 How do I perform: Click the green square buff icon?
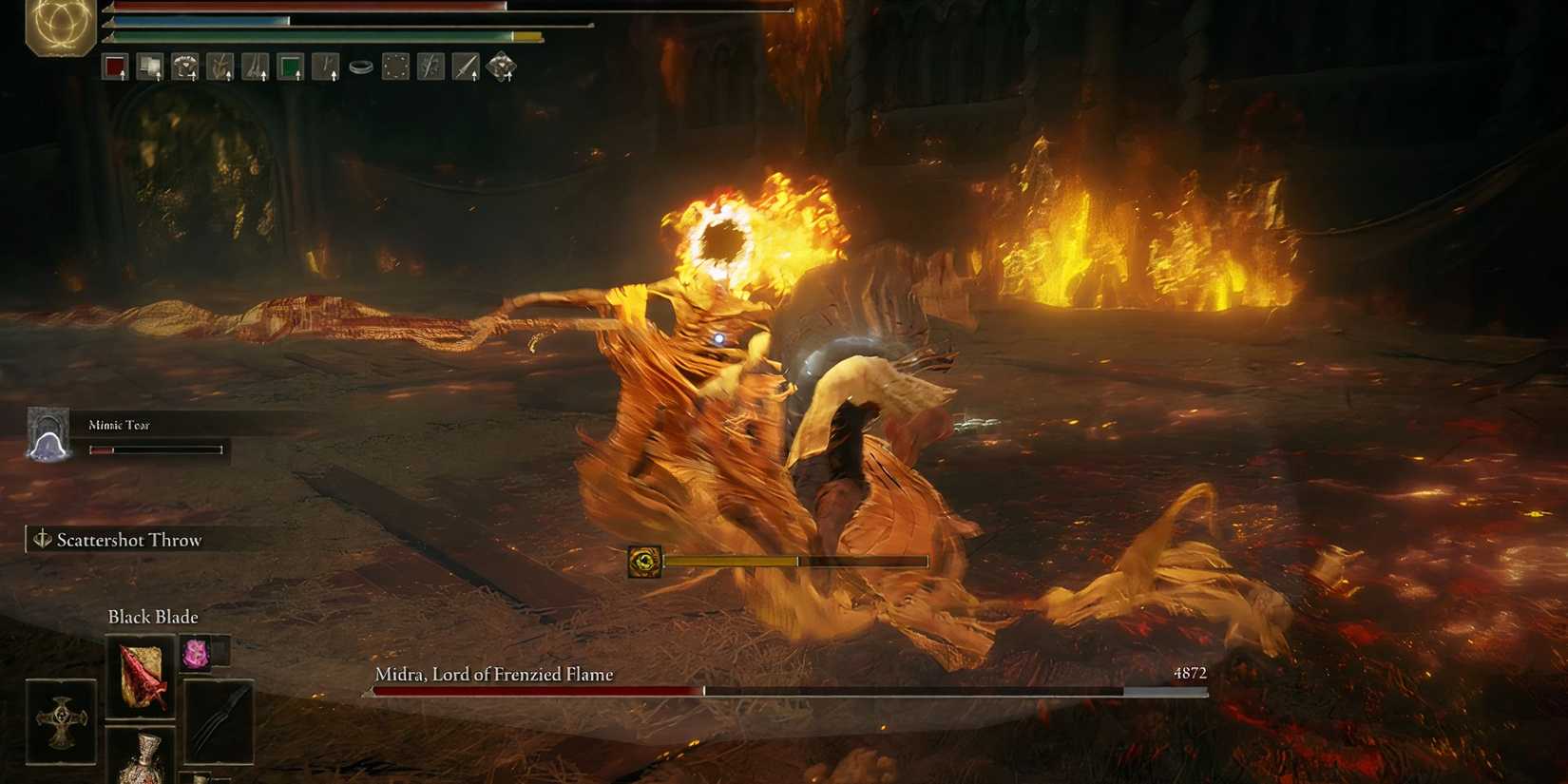click(x=291, y=65)
